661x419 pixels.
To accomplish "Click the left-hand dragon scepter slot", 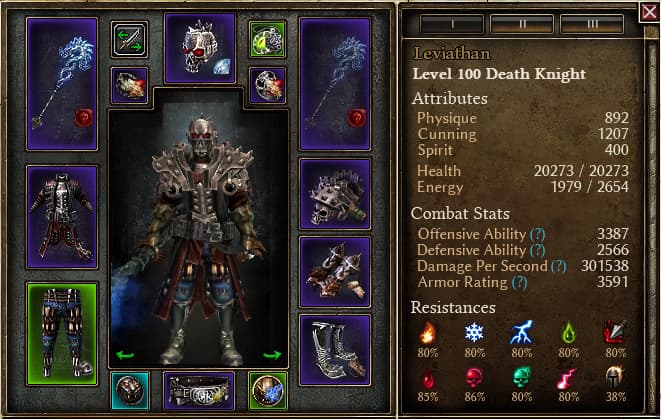I will [x=62, y=85].
